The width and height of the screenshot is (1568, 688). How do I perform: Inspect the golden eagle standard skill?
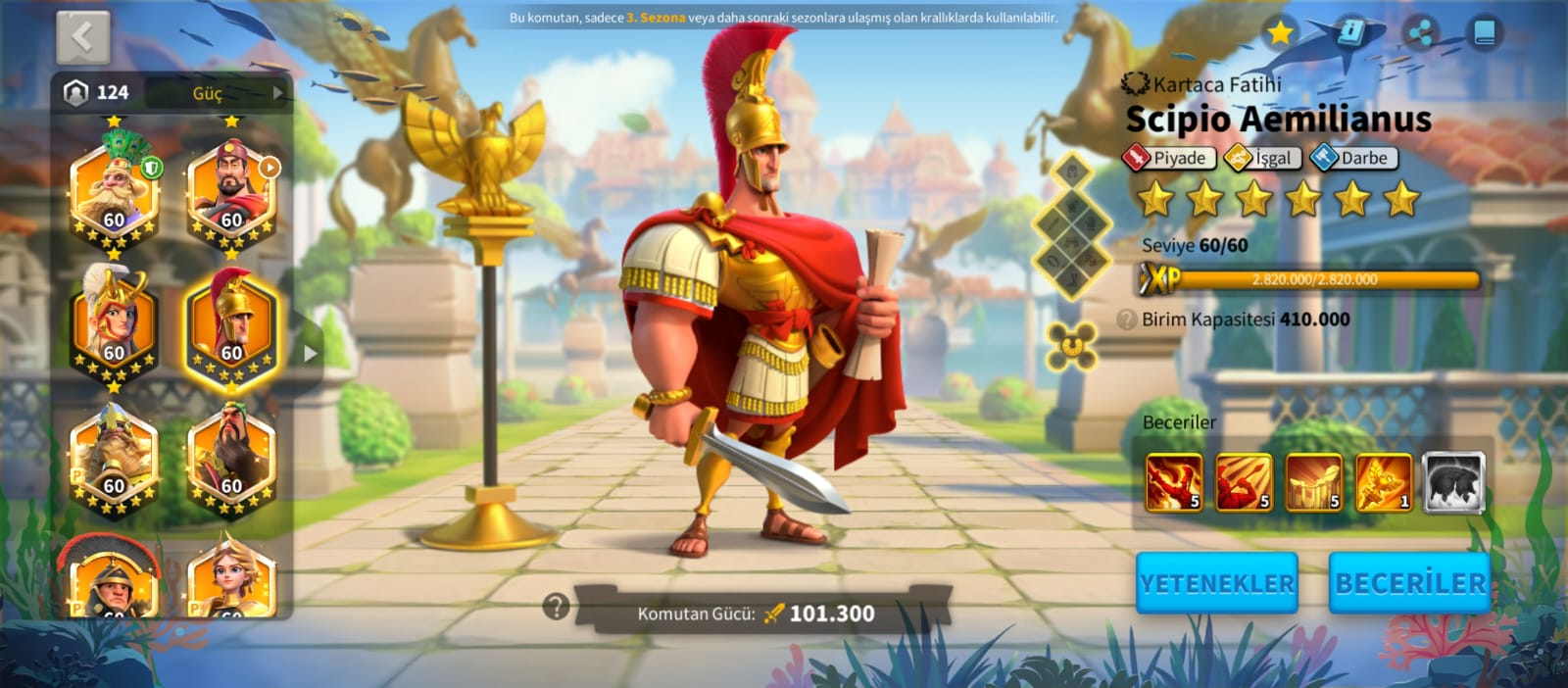(x=1383, y=482)
